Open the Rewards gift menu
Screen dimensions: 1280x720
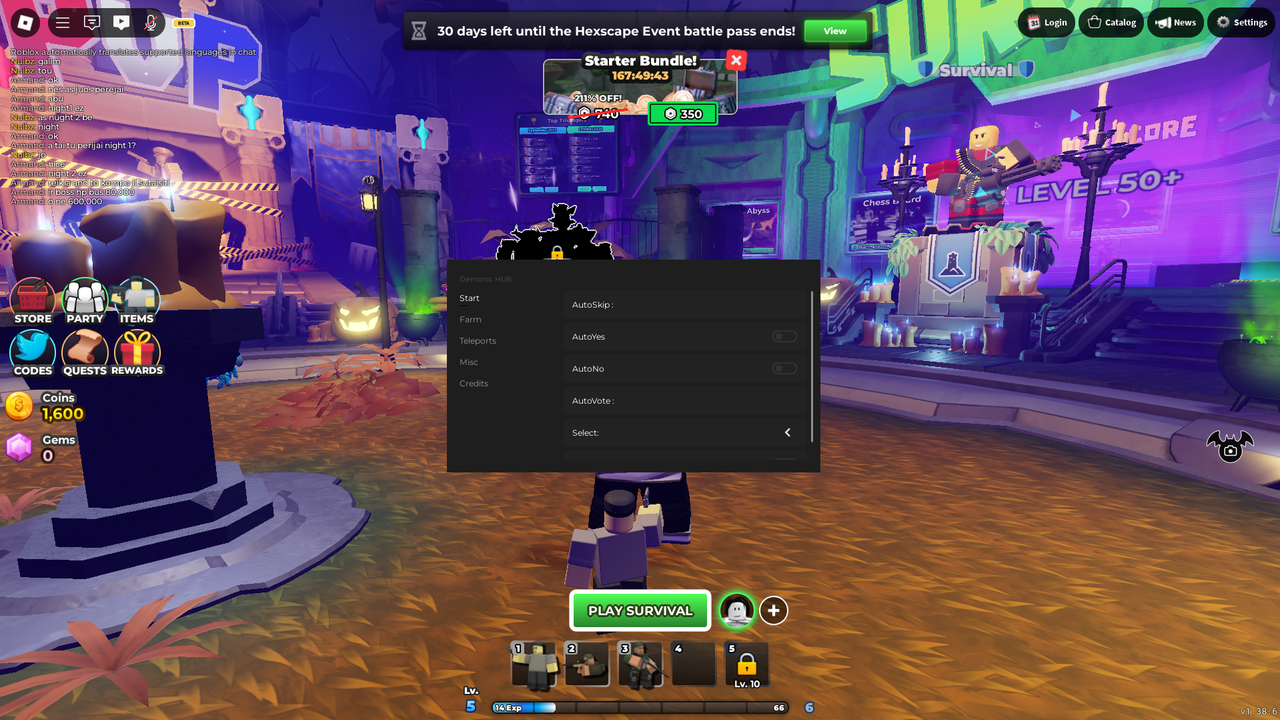137,352
